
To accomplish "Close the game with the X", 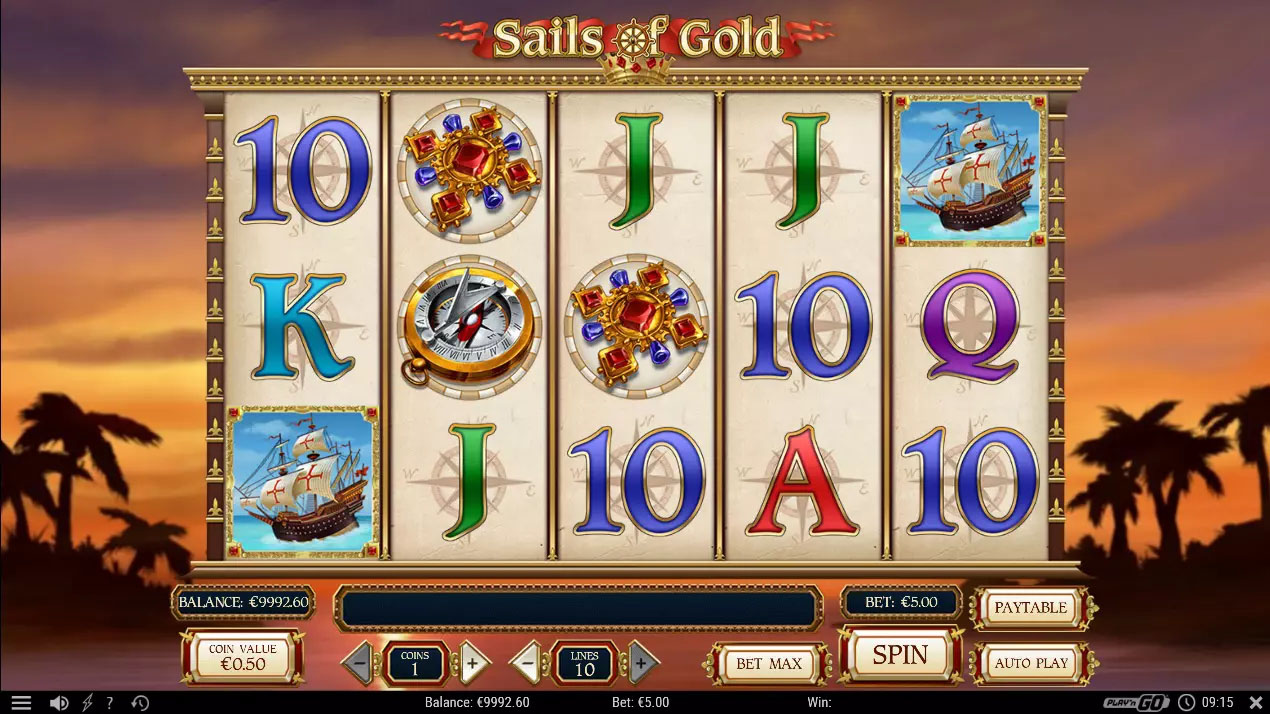I will point(1256,703).
